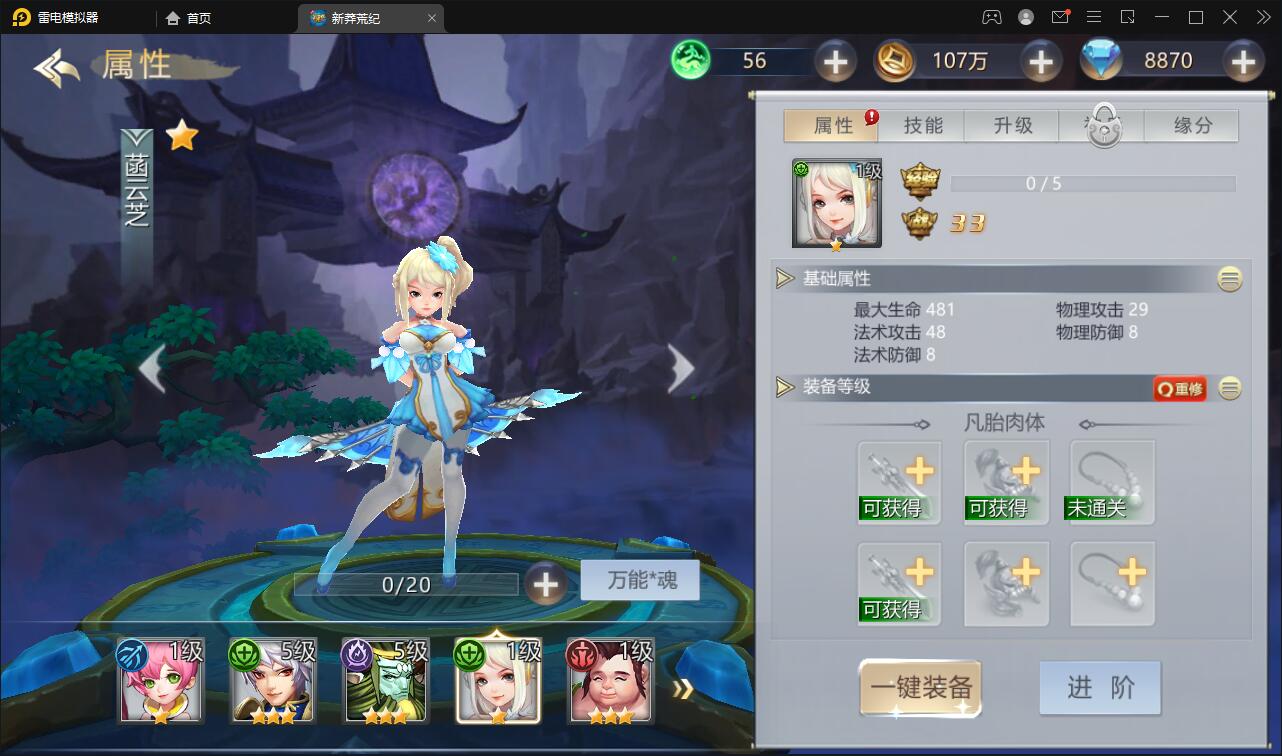Click the necklace slot marked 未通关
Viewport: 1282px width, 756px height.
point(1110,482)
